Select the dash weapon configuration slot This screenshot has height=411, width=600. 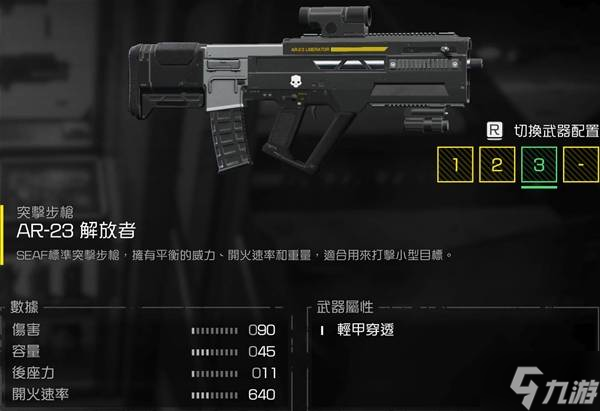coord(577,164)
